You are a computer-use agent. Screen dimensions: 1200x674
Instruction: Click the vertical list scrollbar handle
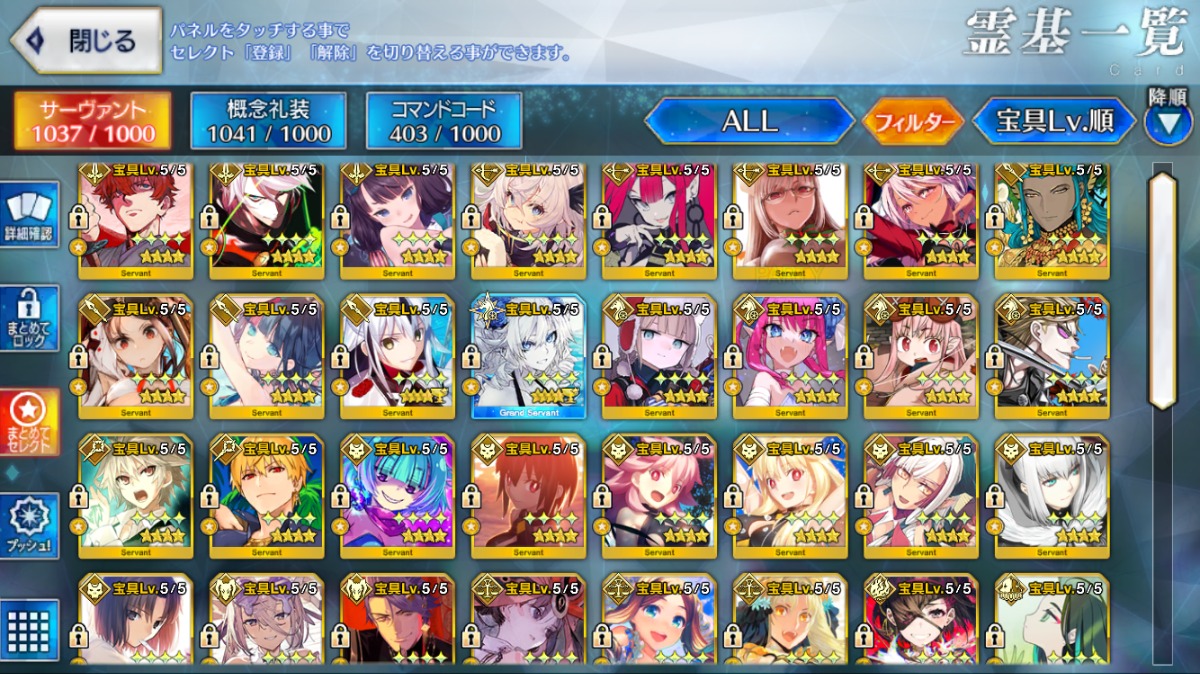coord(1162,290)
